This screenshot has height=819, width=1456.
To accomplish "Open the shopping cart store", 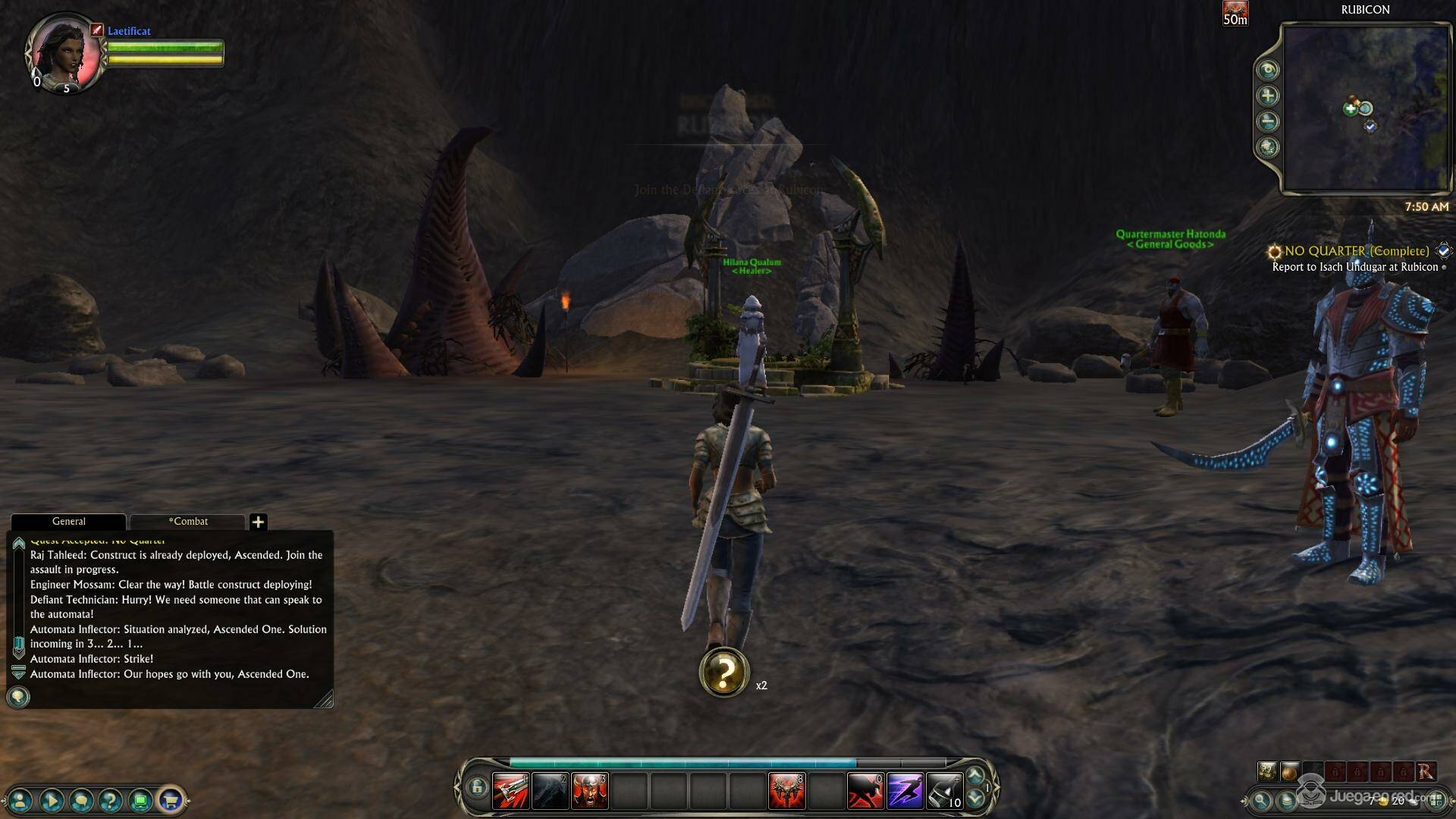I will pos(171,799).
